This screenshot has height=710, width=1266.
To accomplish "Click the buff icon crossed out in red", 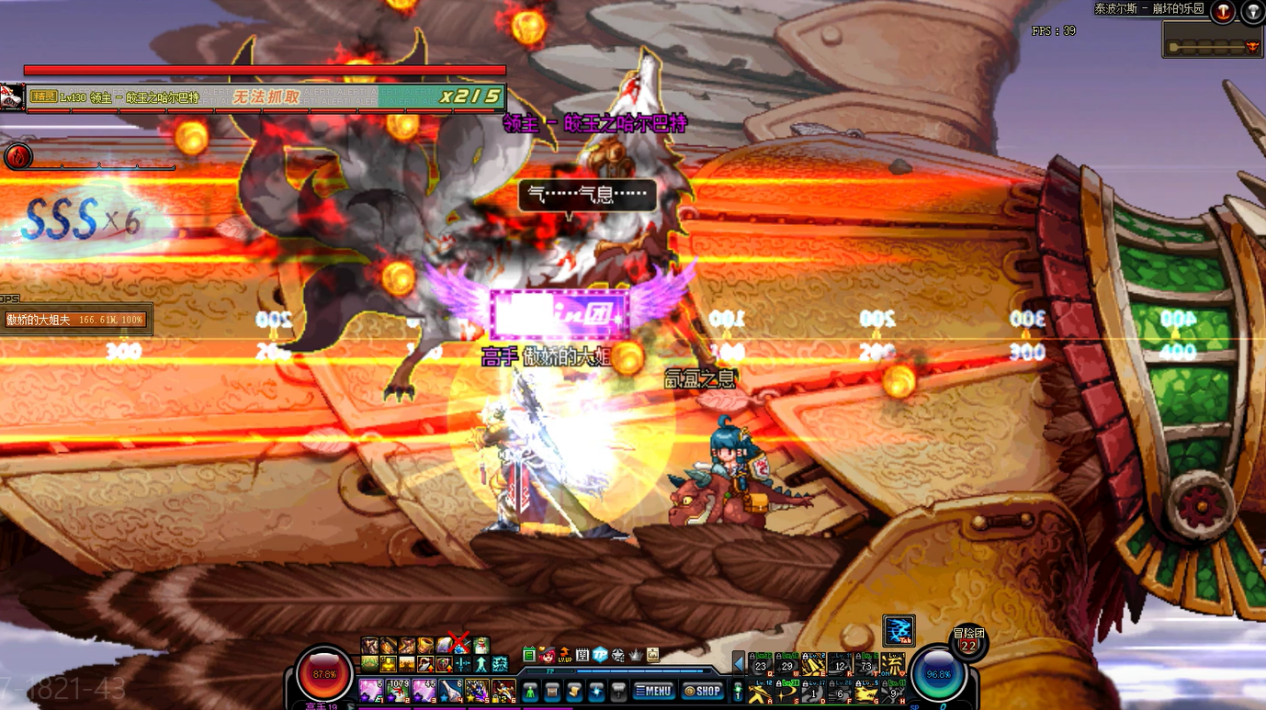I will pos(459,645).
